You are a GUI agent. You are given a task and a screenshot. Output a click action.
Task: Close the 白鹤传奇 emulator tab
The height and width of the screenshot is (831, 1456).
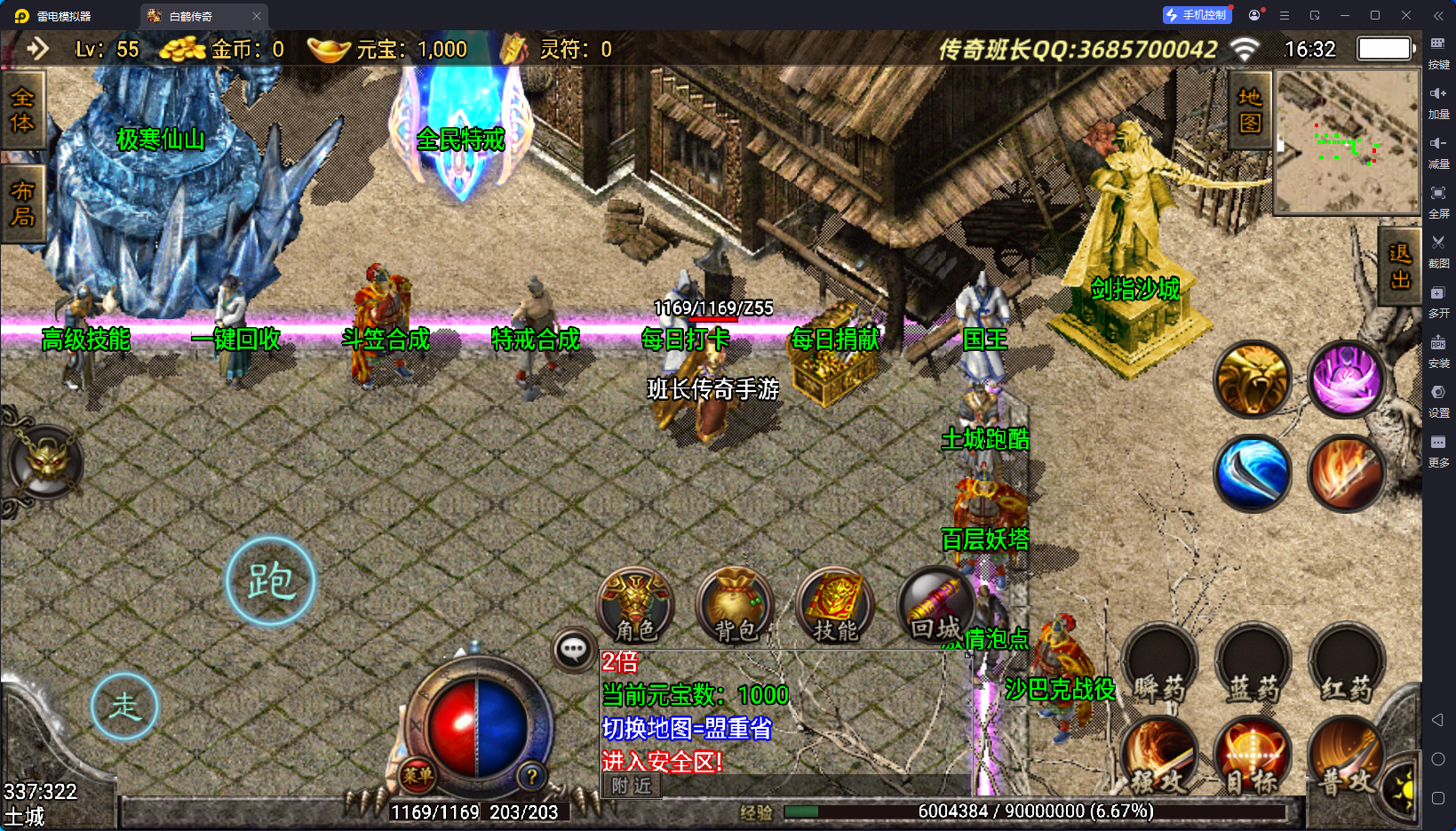(x=257, y=16)
